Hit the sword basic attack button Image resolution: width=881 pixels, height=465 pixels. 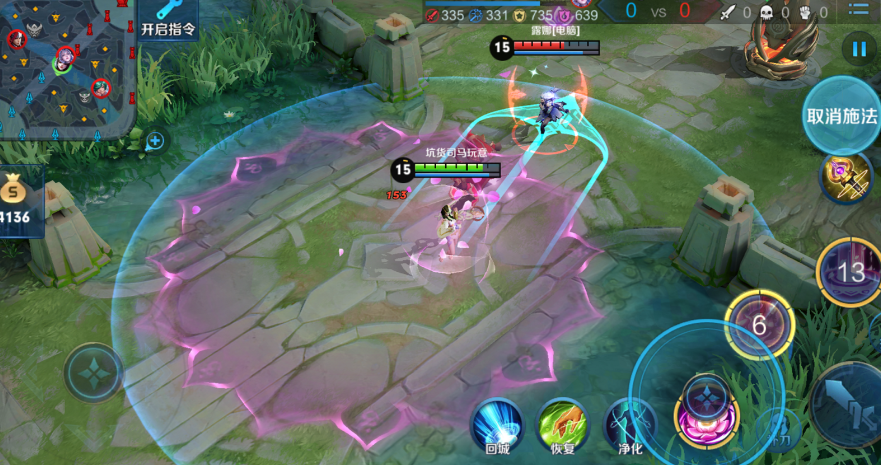point(848,403)
